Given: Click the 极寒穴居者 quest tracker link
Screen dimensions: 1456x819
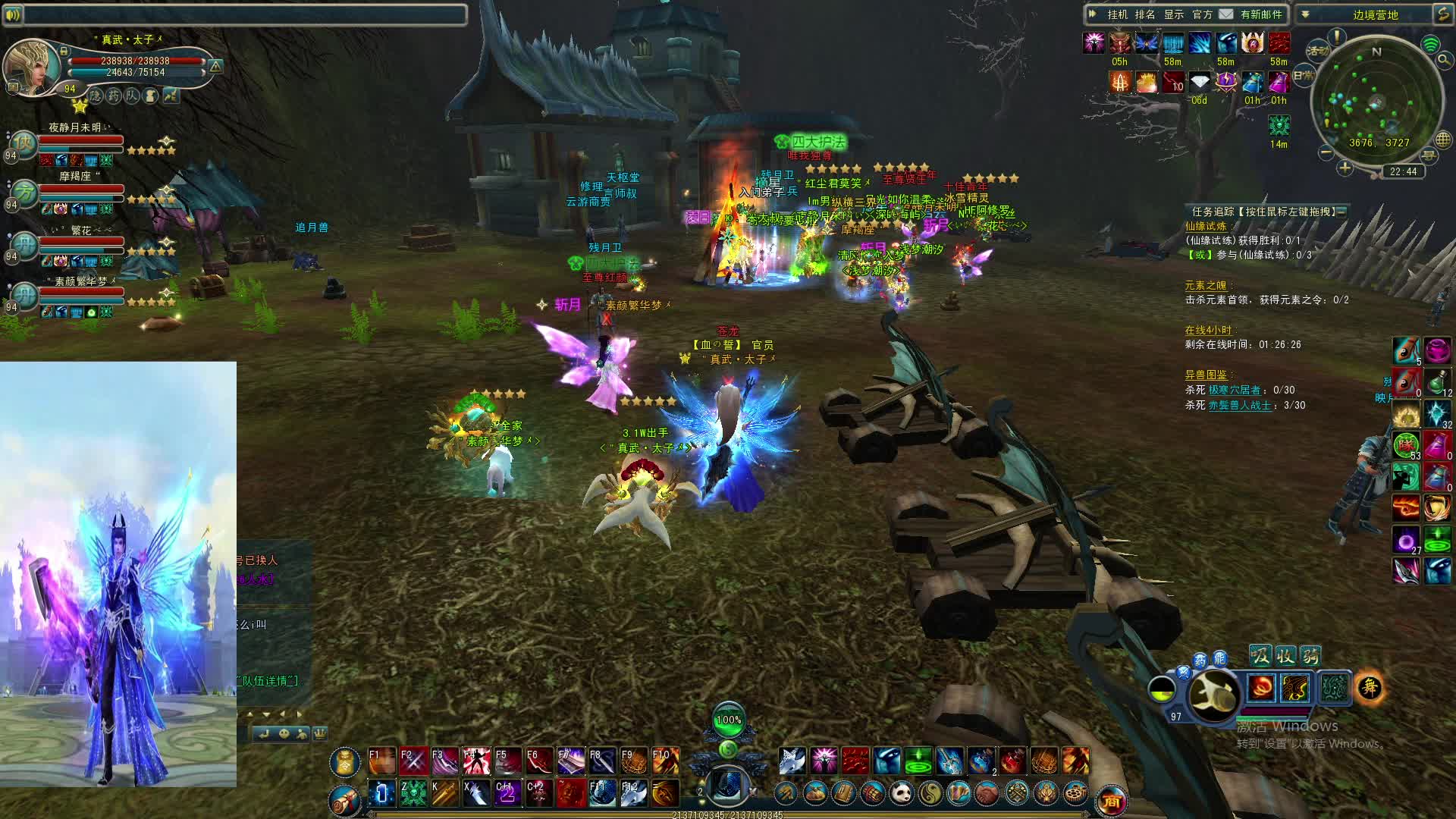Looking at the screenshot, I should (1235, 390).
